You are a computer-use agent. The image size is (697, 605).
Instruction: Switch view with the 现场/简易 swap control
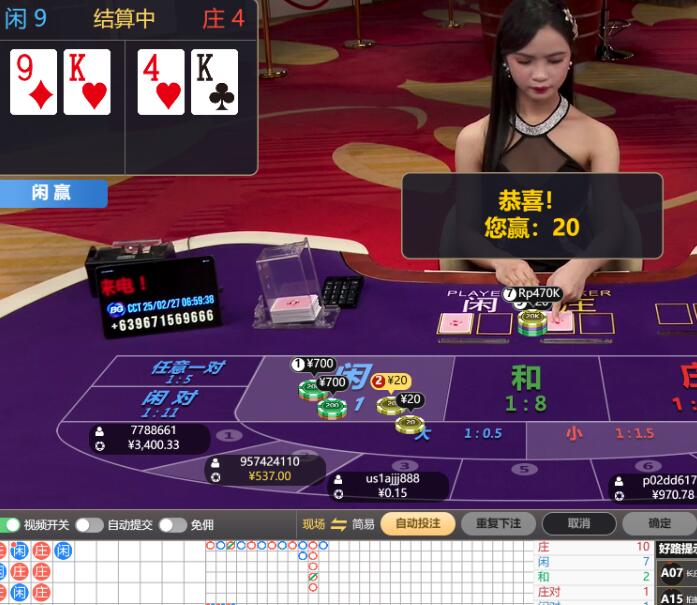pos(338,524)
